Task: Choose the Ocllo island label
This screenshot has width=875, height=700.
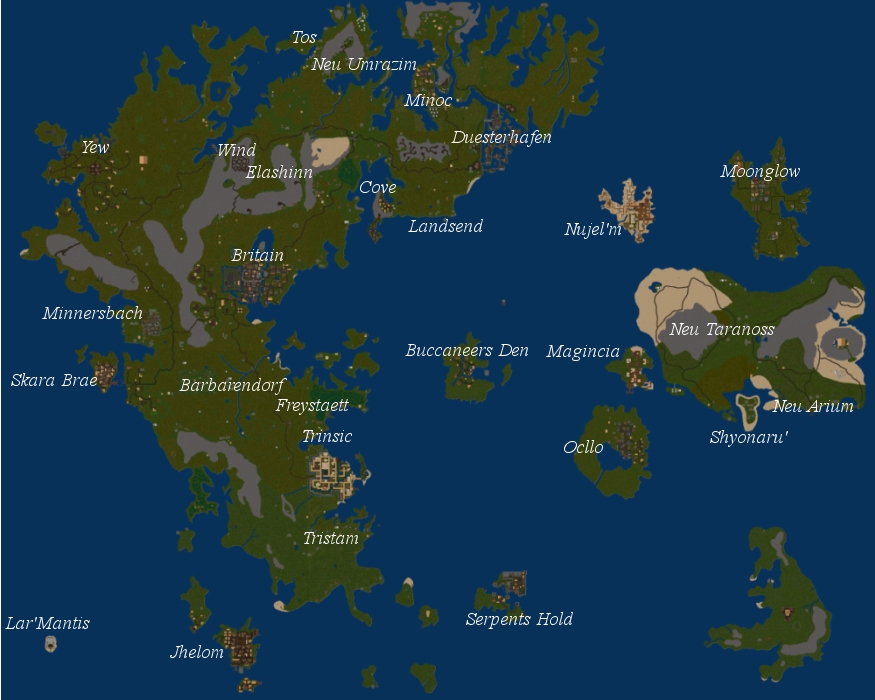Action: (583, 447)
